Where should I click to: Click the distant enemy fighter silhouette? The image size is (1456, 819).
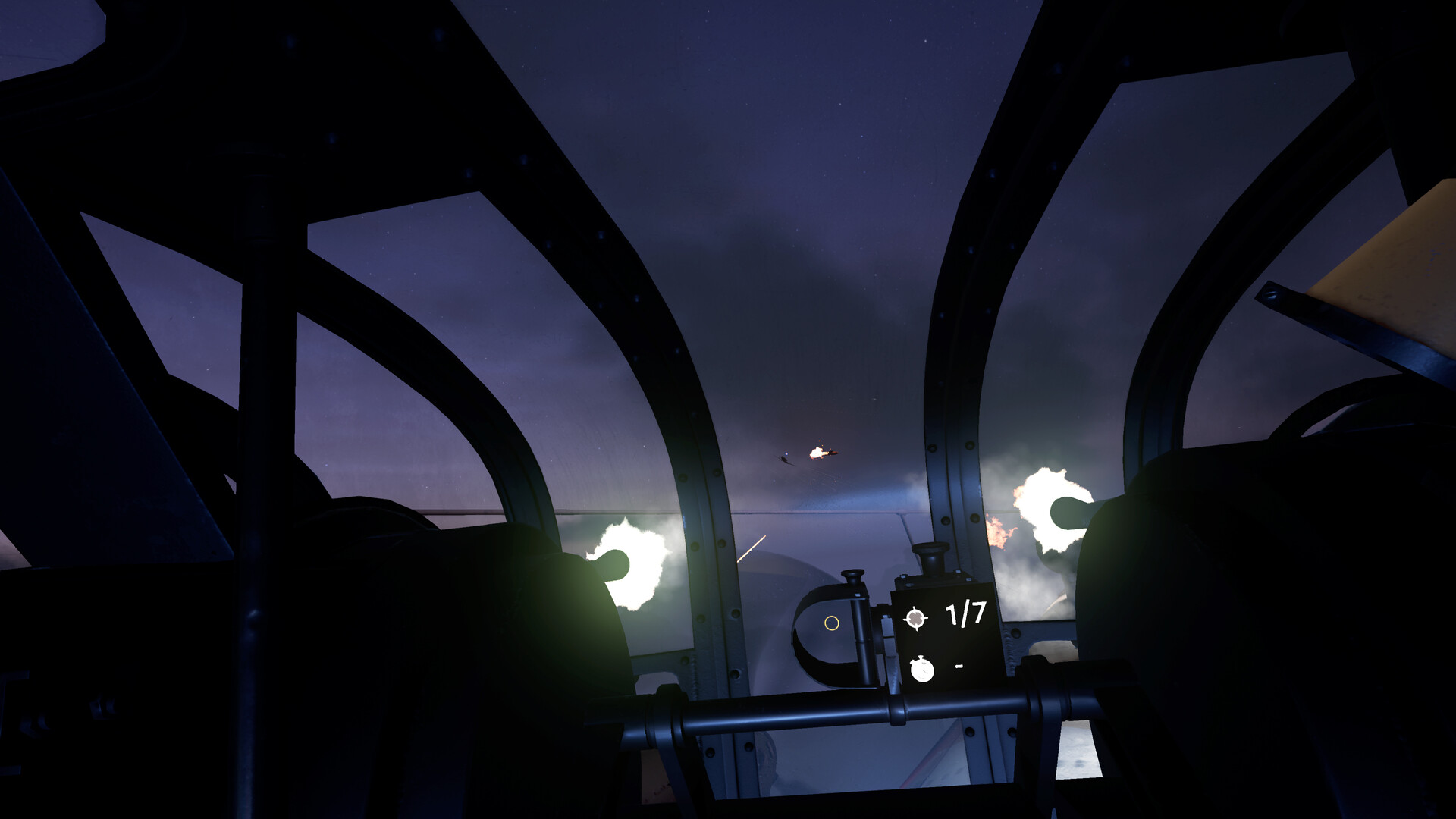[x=786, y=460]
